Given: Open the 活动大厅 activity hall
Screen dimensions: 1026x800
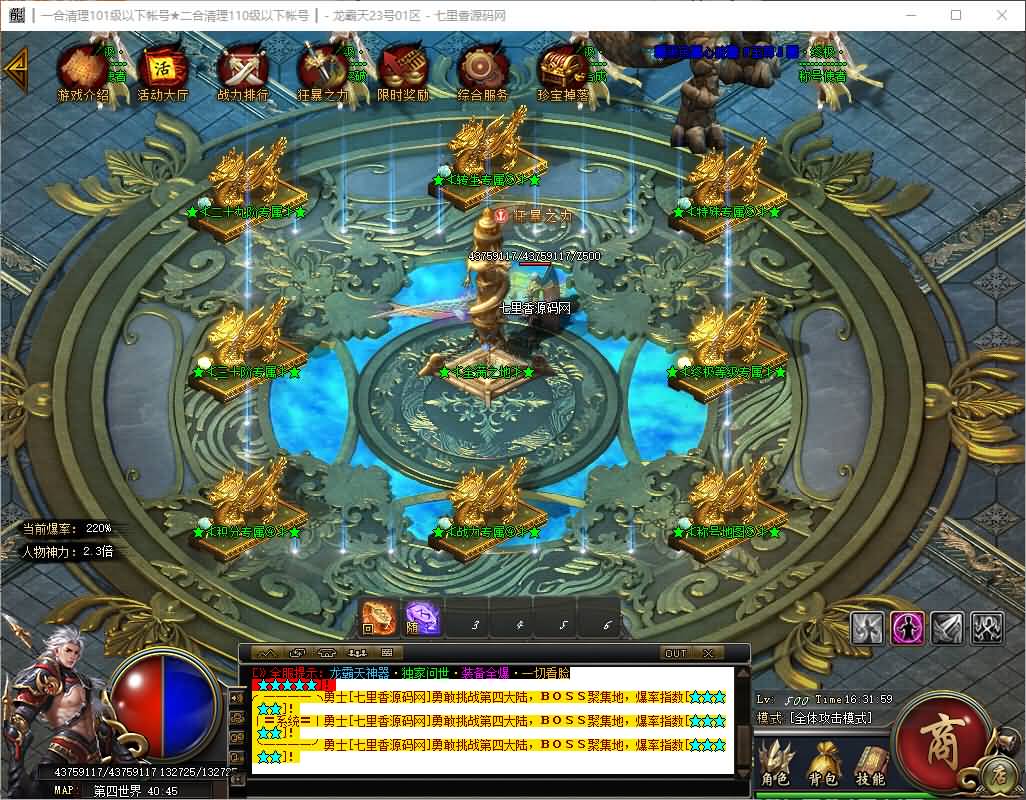Looking at the screenshot, I should pyautogui.click(x=162, y=70).
